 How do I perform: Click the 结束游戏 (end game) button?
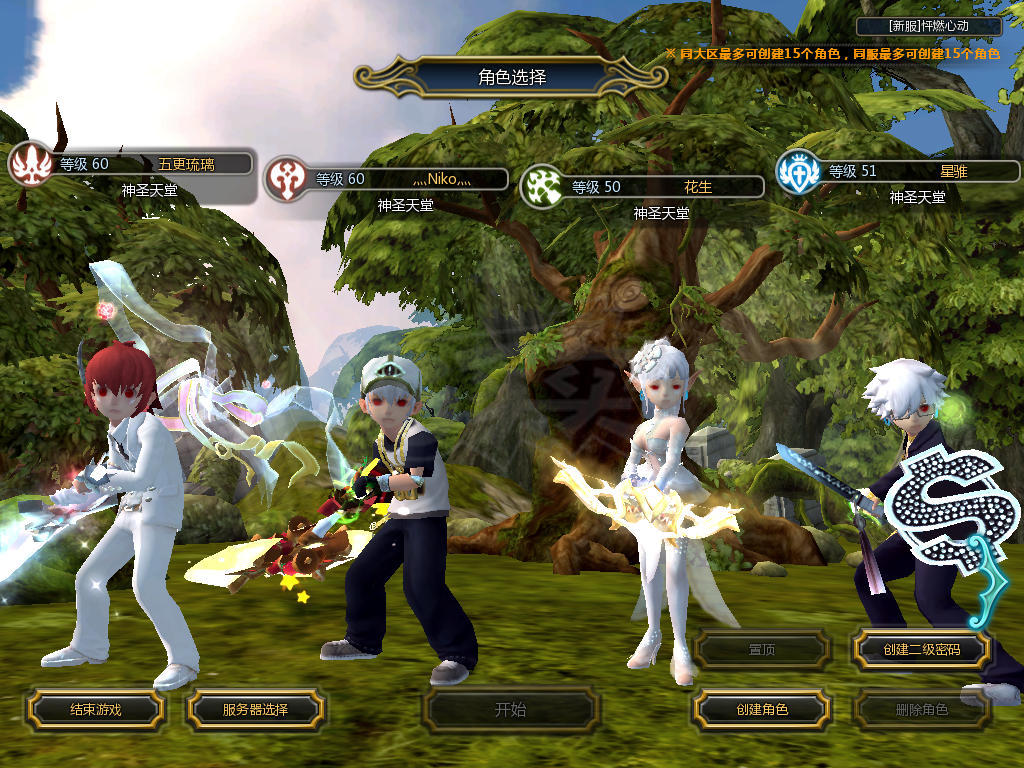tap(95, 709)
